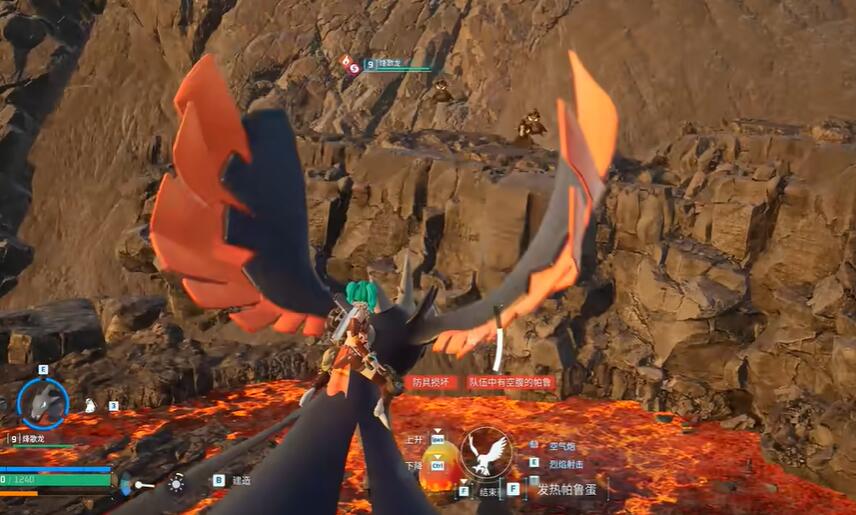This screenshot has height=515, width=856.
Task: Select the 烽歌龙 pal portrait
Action: coord(43,403)
